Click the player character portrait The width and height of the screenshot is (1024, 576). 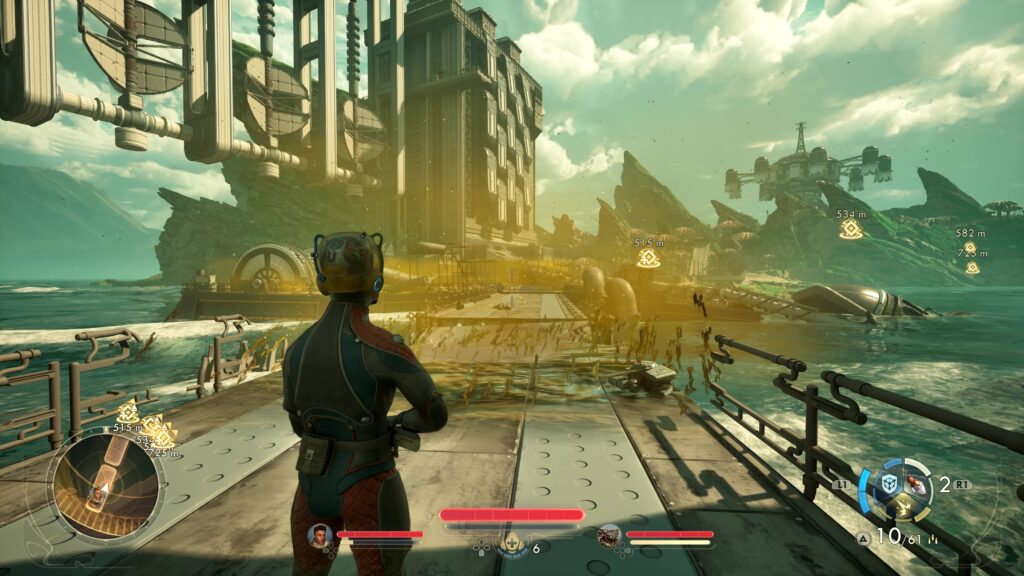(320, 535)
